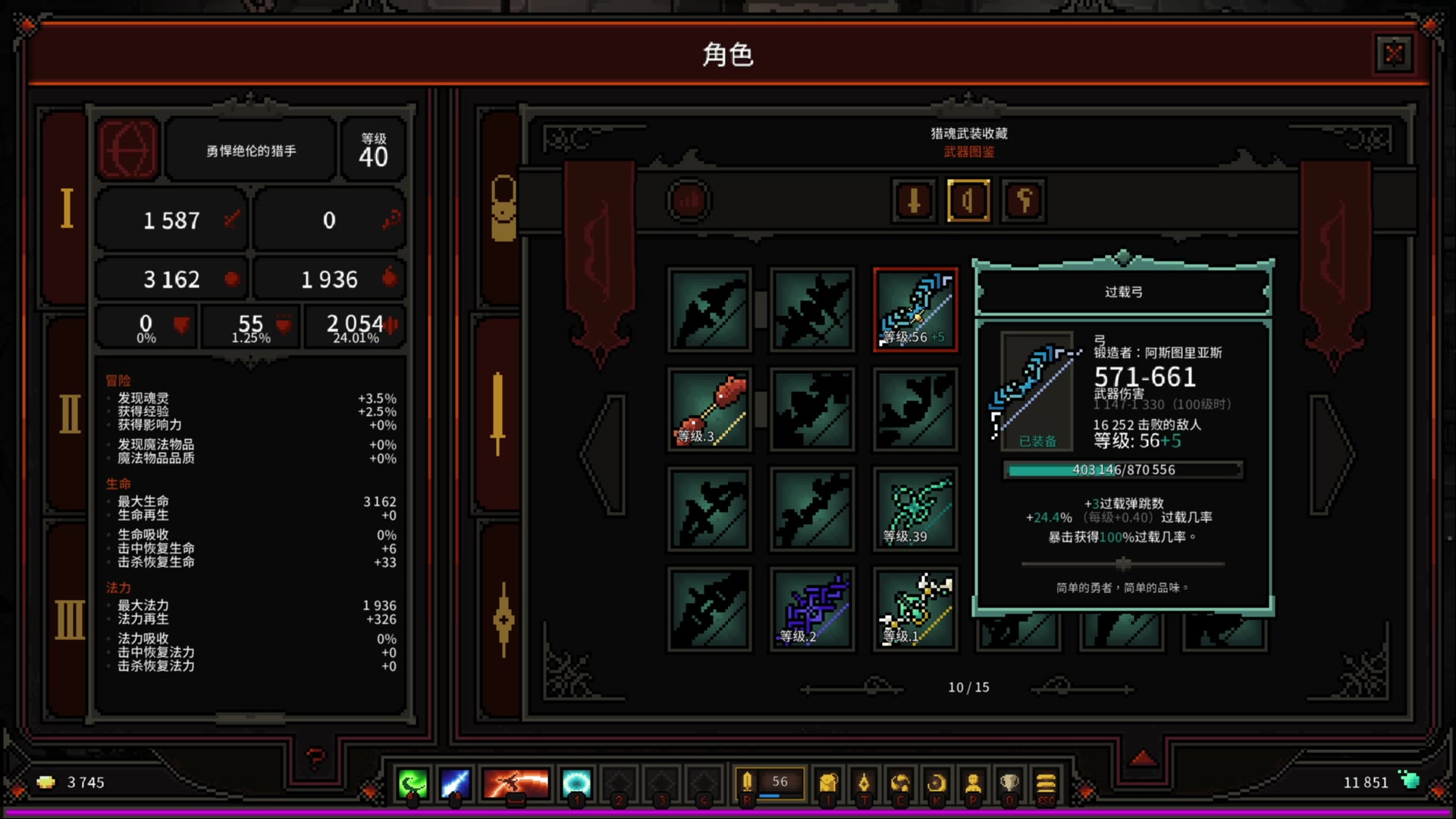Open the round red statistics button
The height and width of the screenshot is (819, 1456).
pos(689,201)
